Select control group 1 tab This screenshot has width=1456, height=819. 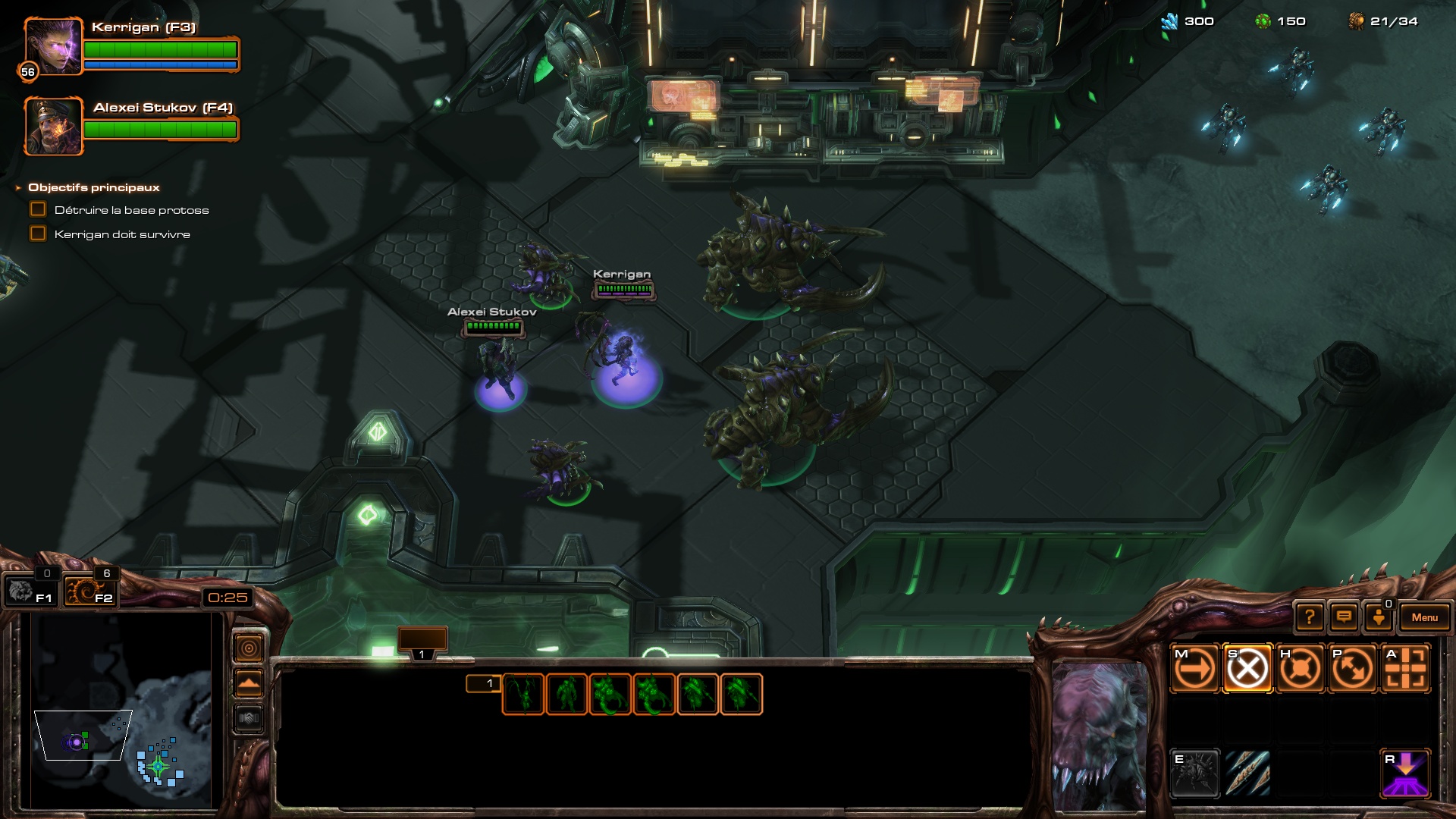(x=422, y=642)
